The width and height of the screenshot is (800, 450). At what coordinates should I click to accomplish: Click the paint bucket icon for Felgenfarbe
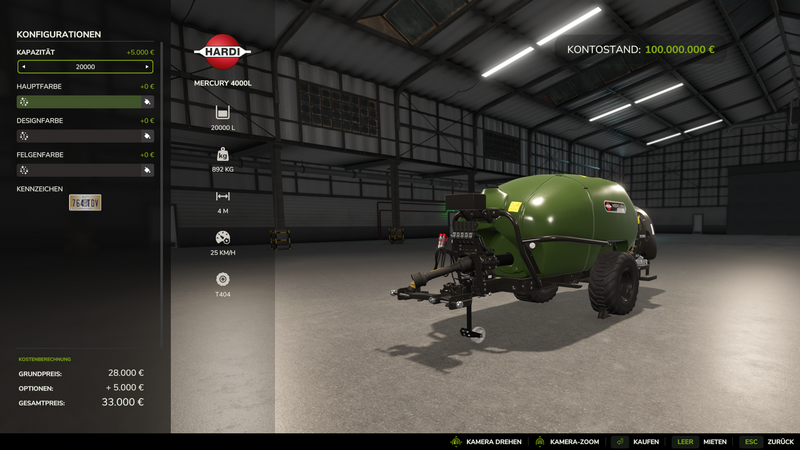(147, 170)
